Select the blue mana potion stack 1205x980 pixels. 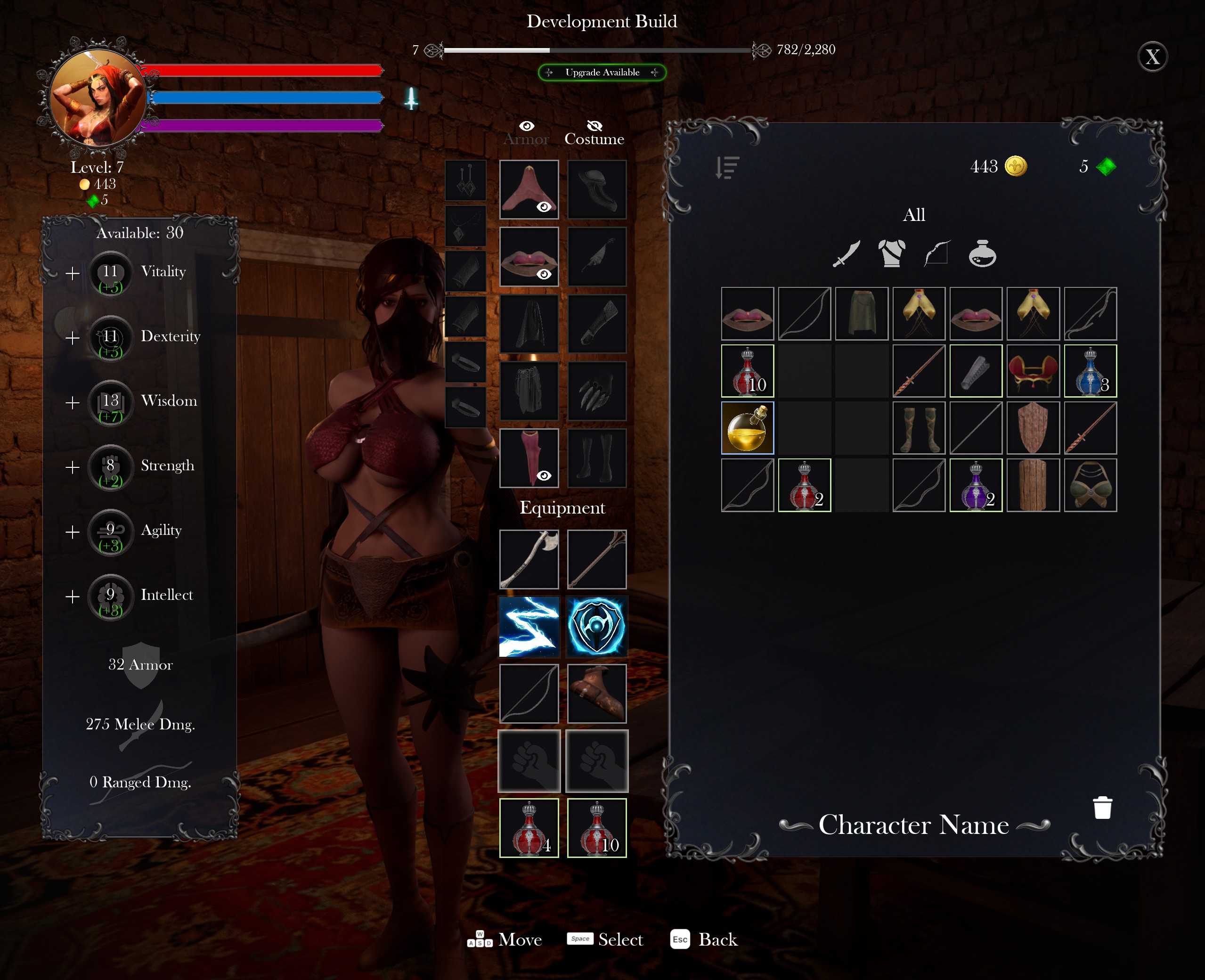(1090, 371)
